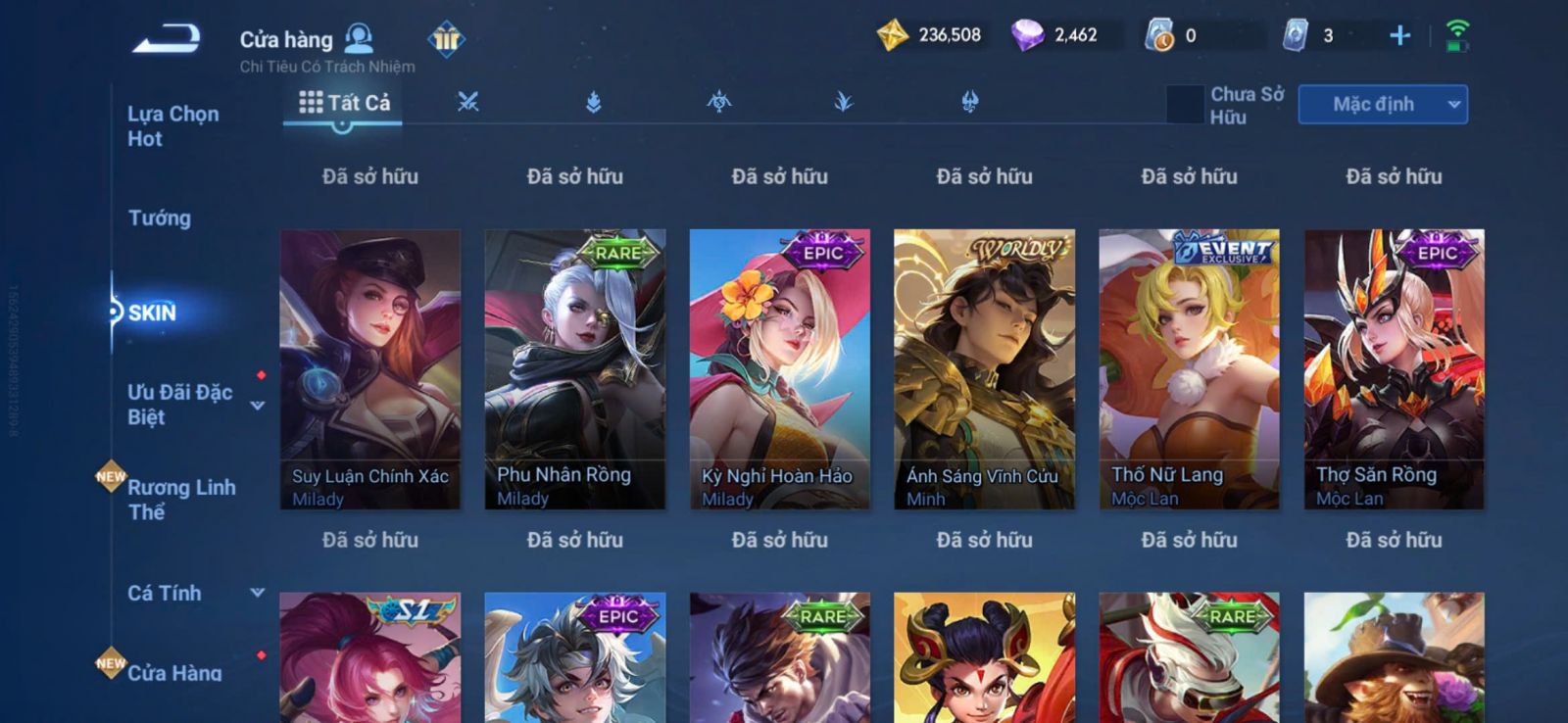The width and height of the screenshot is (1568, 723).
Task: Open the Lựa Chọn Hot section
Action: pyautogui.click(x=172, y=126)
